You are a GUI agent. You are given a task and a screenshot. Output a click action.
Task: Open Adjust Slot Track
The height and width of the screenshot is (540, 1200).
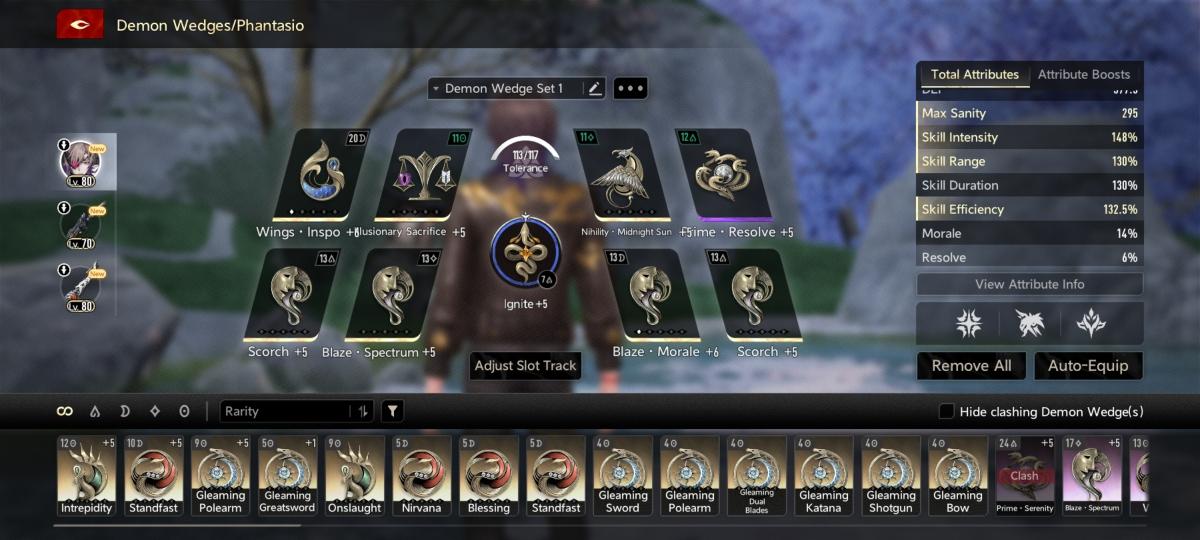tap(526, 366)
